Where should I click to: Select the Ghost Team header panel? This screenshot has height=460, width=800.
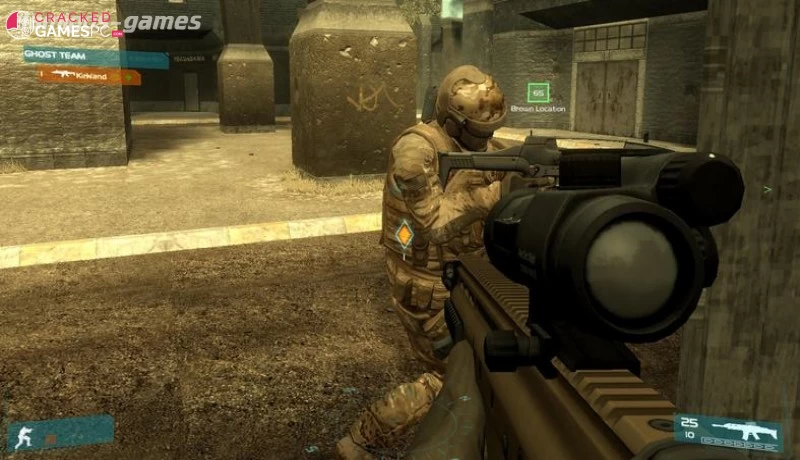click(95, 58)
